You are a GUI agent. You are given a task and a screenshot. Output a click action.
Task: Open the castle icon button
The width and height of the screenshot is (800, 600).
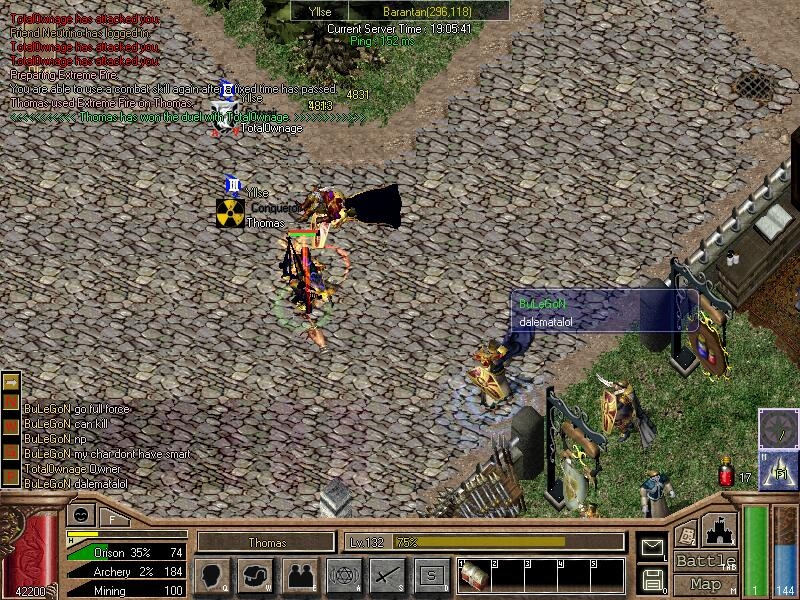721,529
